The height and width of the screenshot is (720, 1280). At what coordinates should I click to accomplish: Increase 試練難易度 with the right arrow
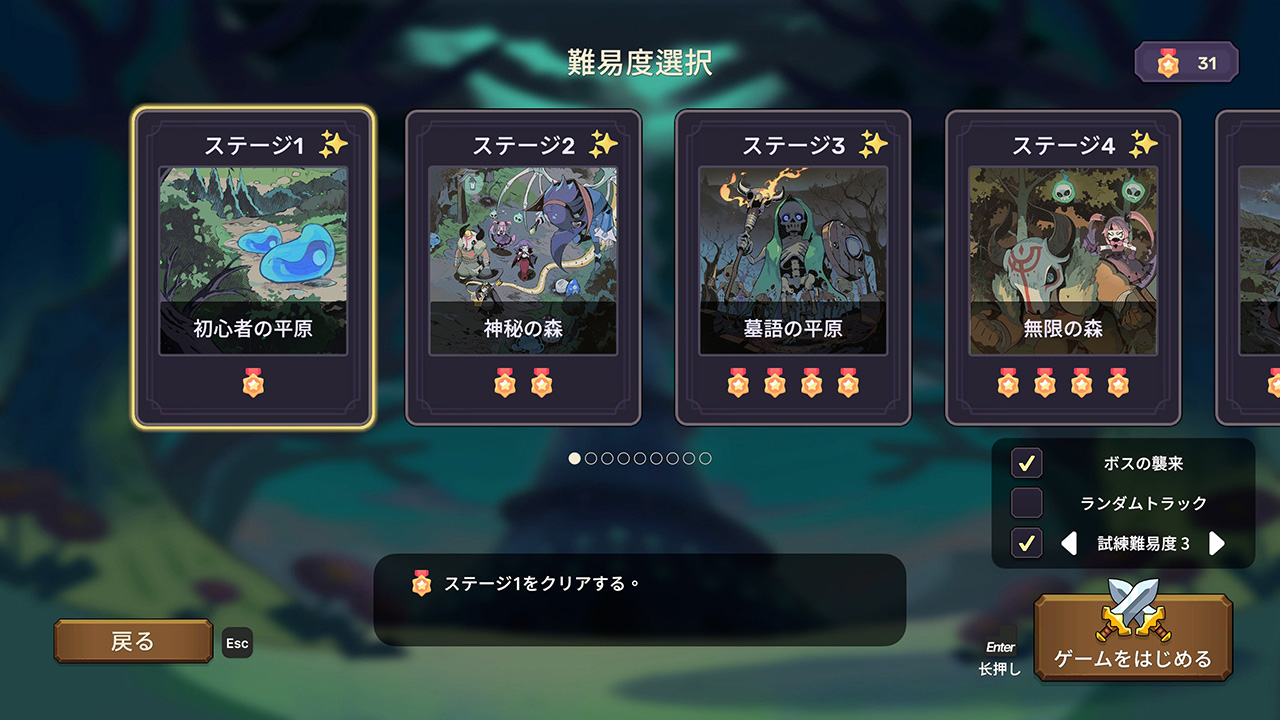pyautogui.click(x=1217, y=543)
